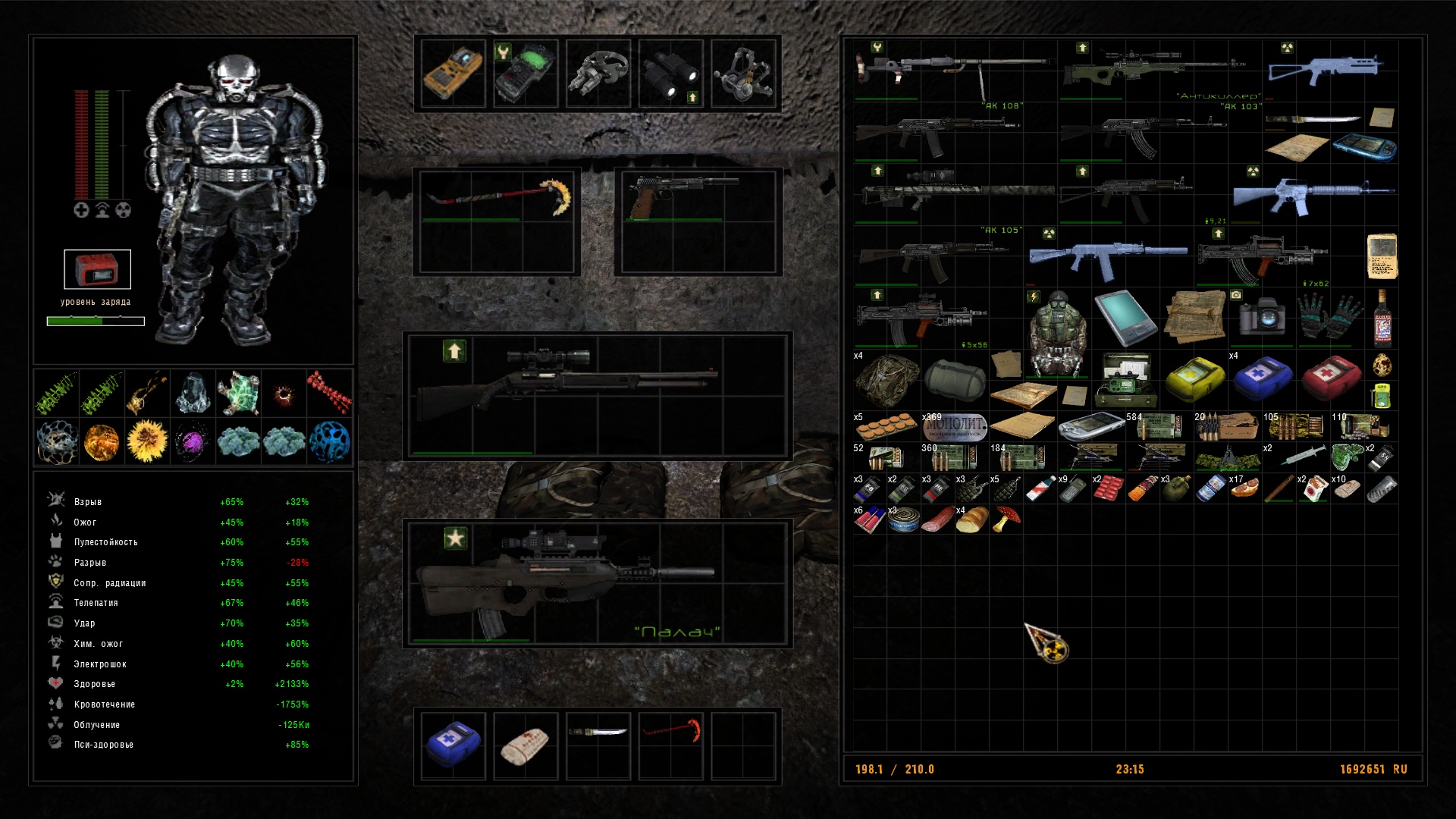This screenshot has height=819, width=1456.
Task: Pick the yellow detector device slot
Action: coord(453,74)
